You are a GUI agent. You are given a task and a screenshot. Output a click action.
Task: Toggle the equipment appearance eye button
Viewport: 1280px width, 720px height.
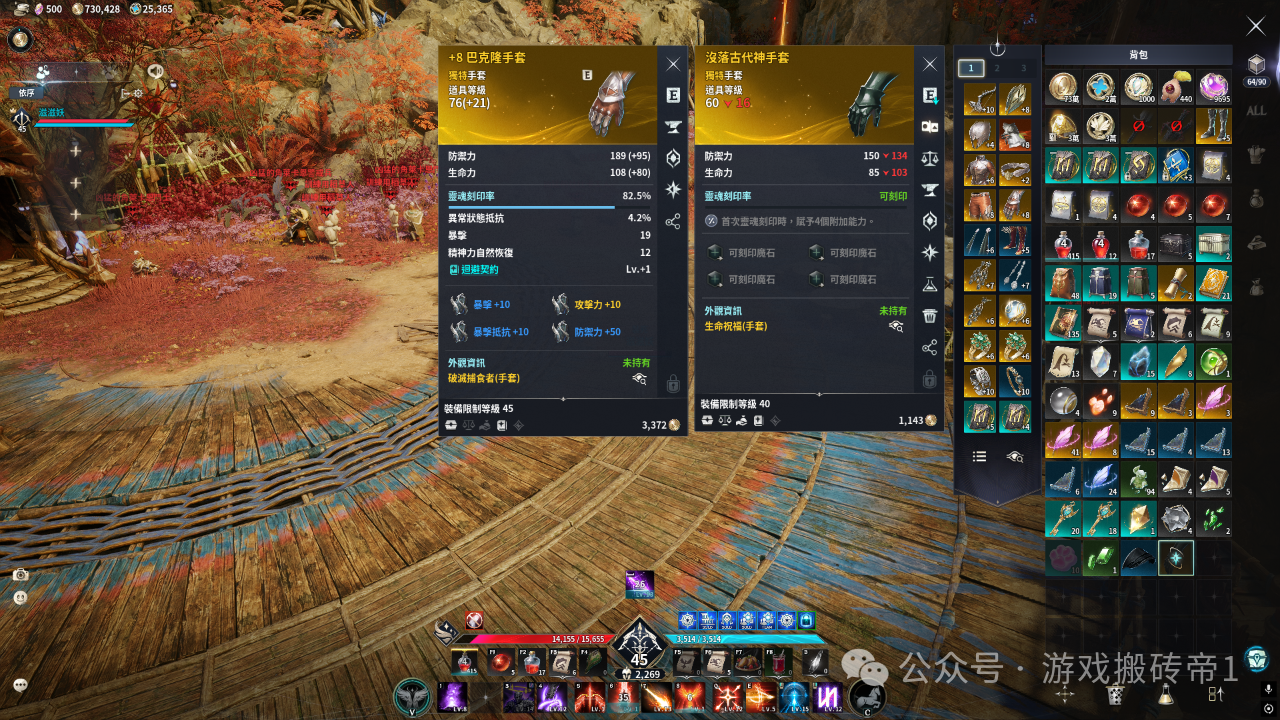point(1015,456)
